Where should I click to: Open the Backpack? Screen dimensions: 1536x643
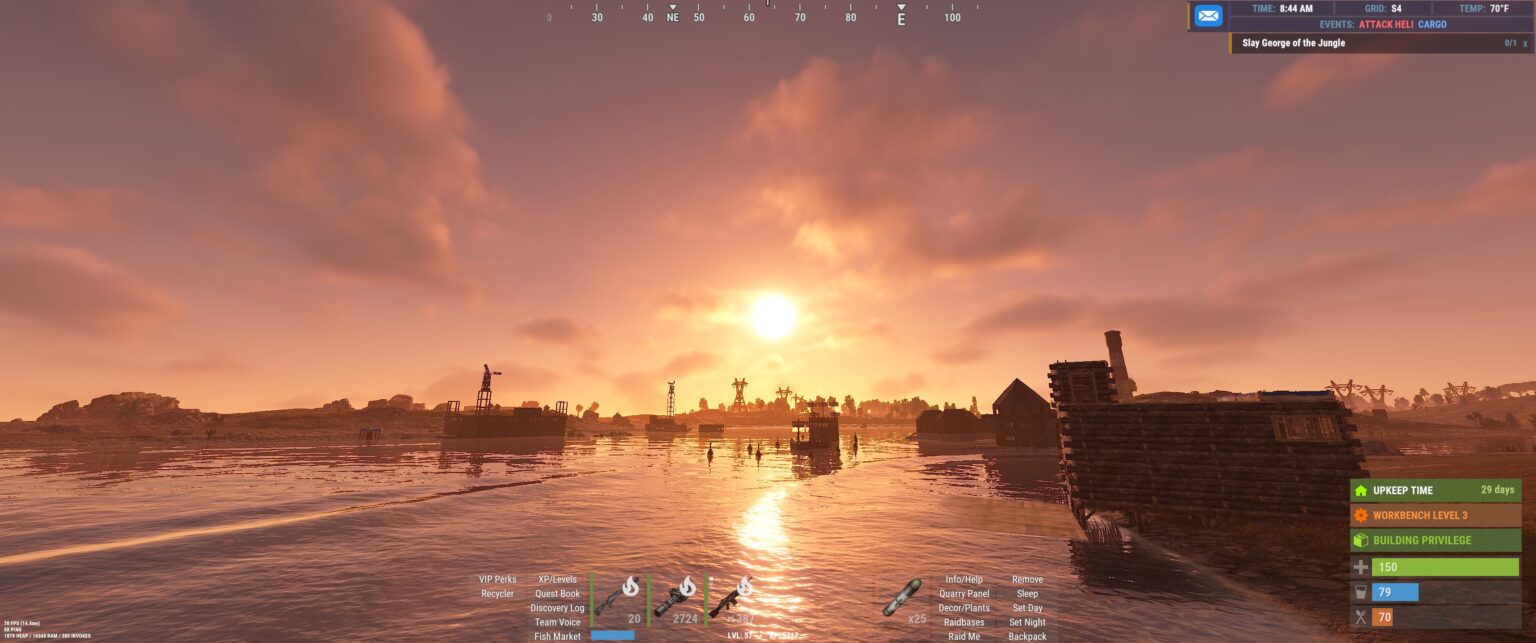[x=1027, y=636]
